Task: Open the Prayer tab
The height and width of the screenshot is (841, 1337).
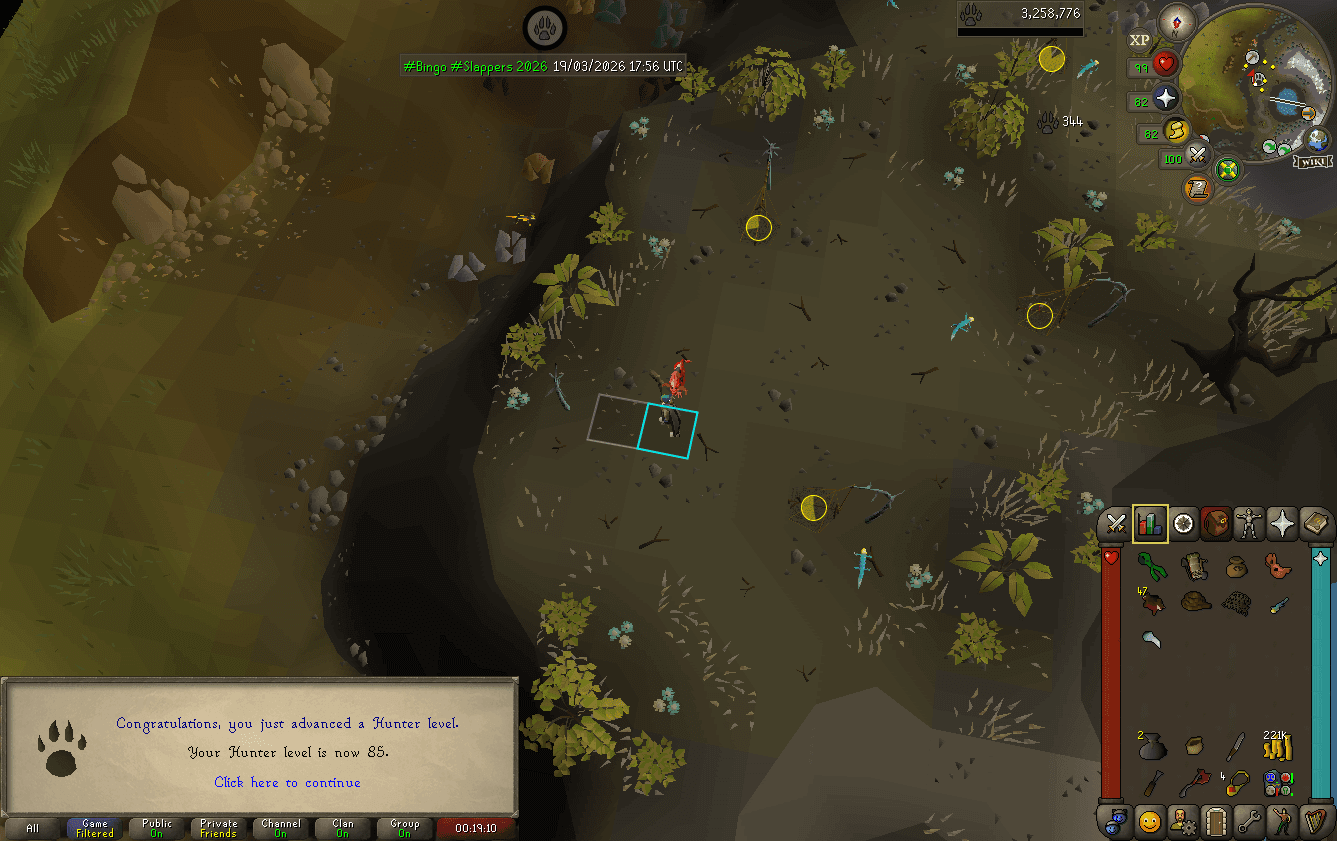Action: [1283, 524]
